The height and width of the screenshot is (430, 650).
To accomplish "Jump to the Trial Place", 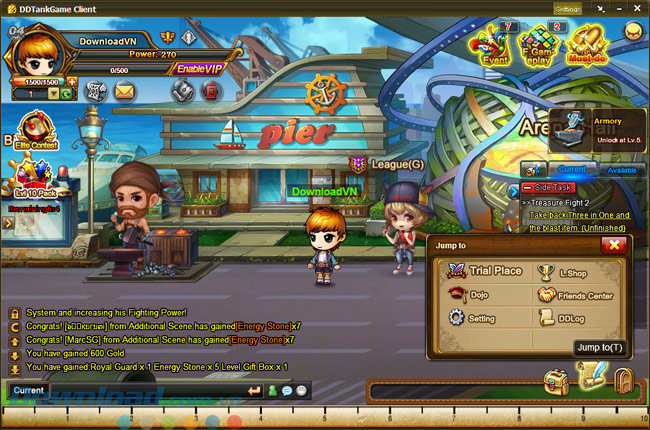I will 485,271.
